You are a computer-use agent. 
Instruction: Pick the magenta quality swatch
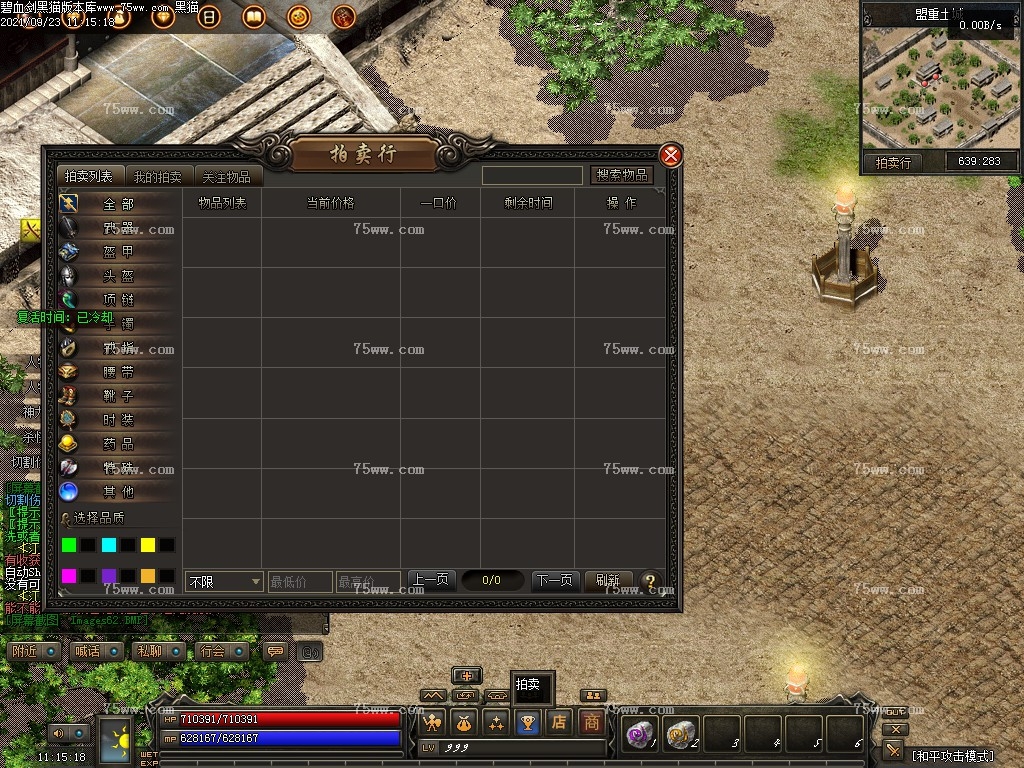[69, 576]
